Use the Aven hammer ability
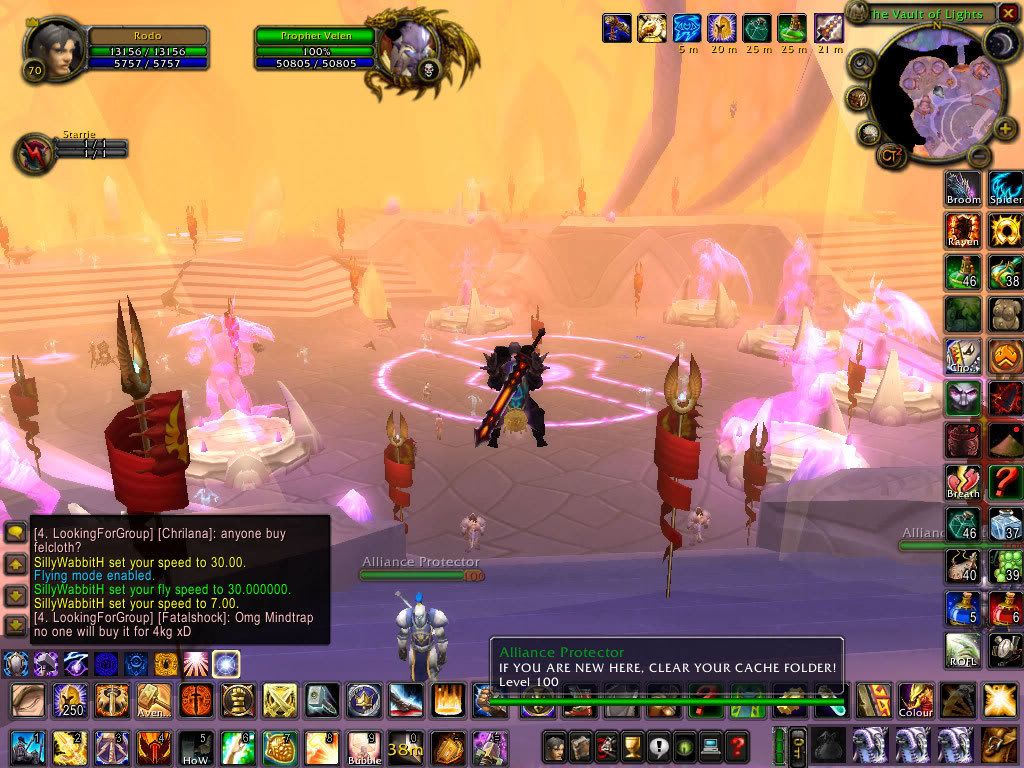Viewport: 1024px width, 768px height. coord(154,700)
